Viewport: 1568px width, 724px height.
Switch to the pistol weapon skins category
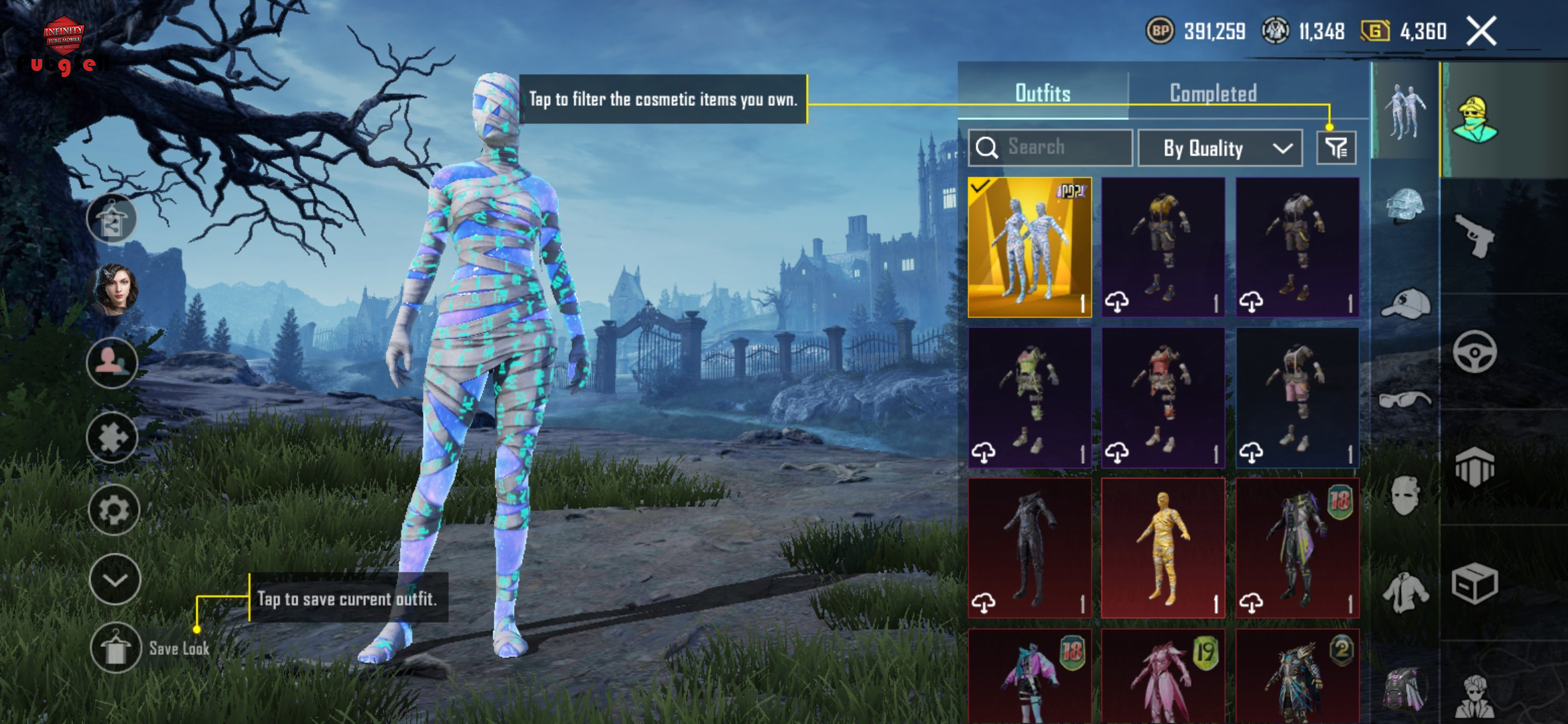1475,235
